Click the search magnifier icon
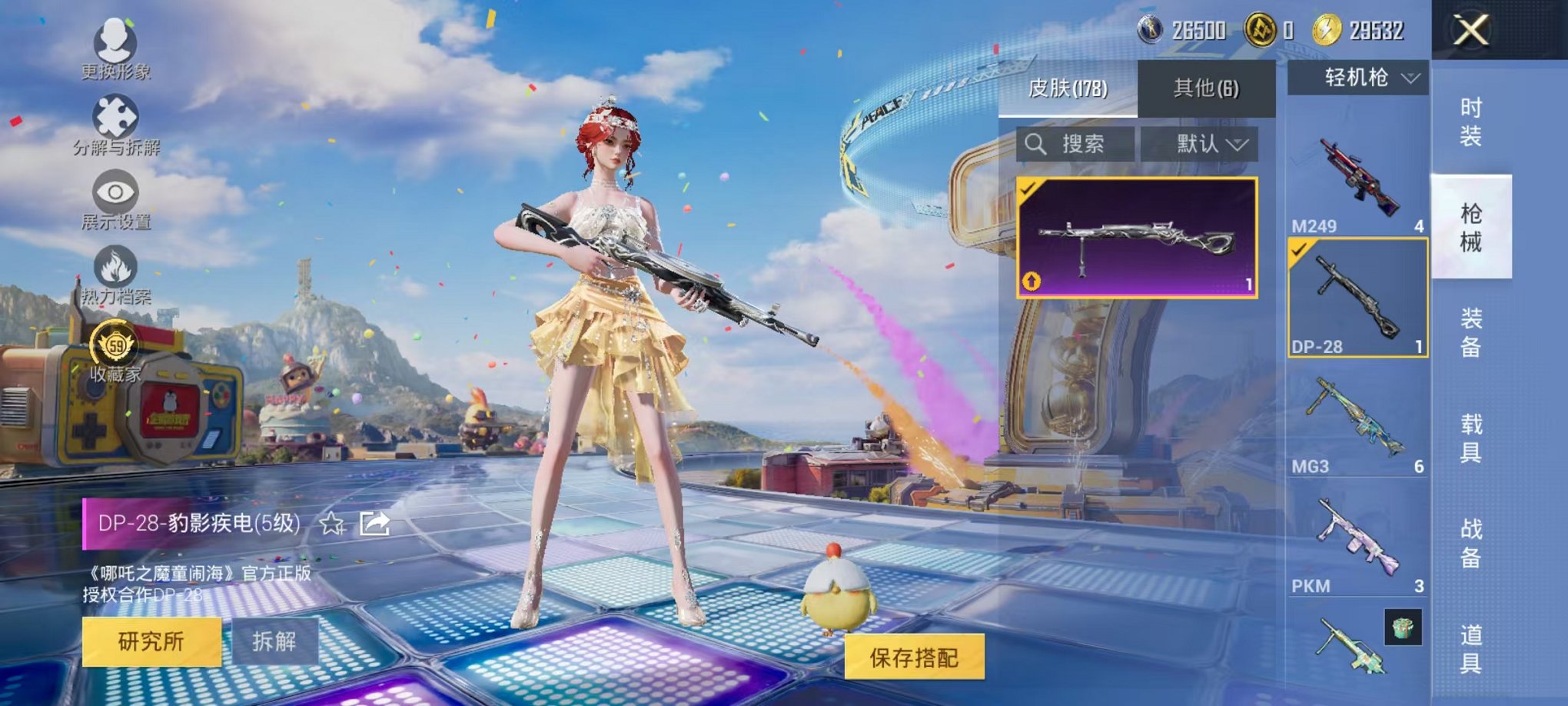Image resolution: width=1568 pixels, height=706 pixels. click(x=1038, y=145)
